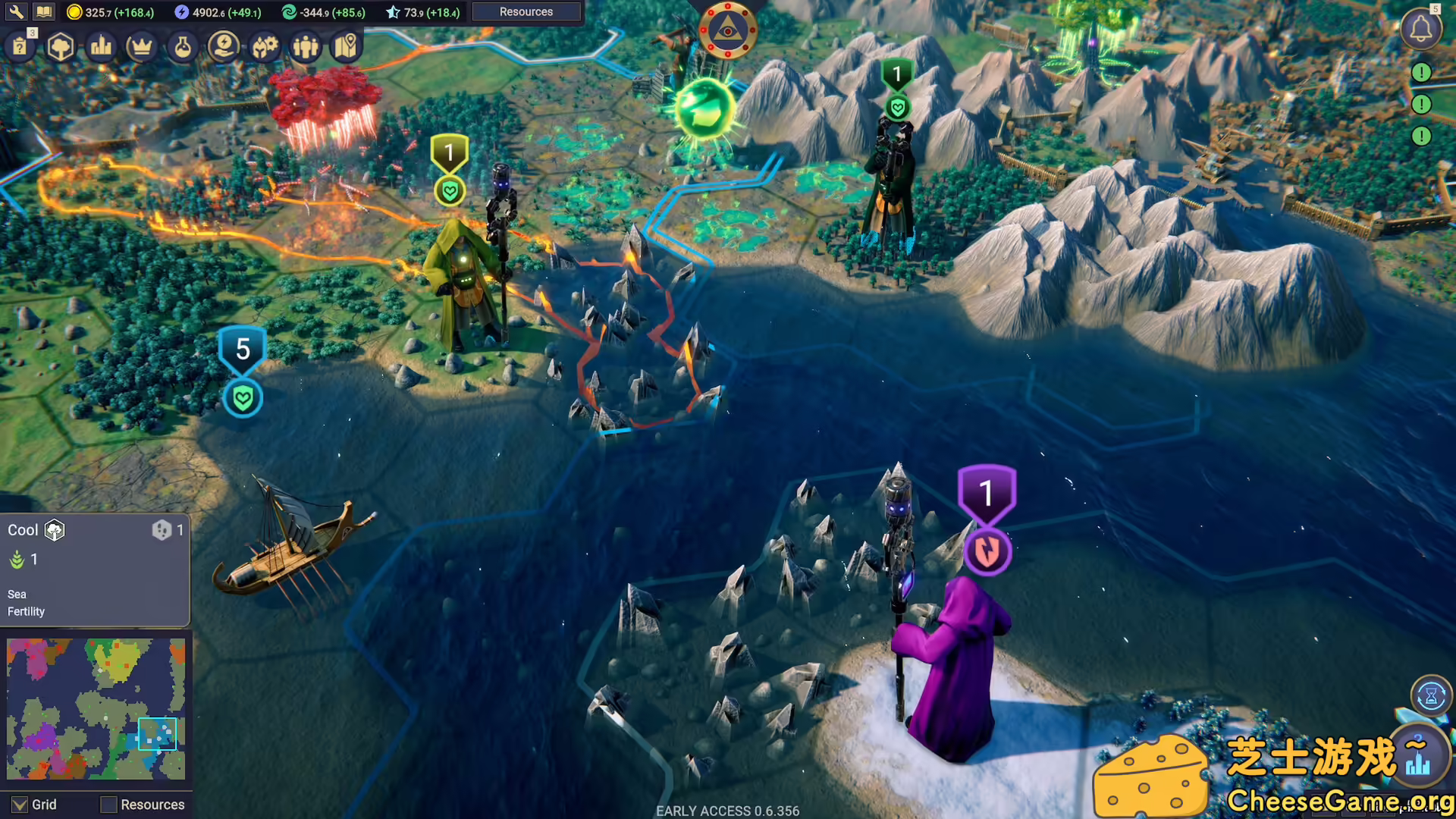Open the research flask panel
The height and width of the screenshot is (819, 1456).
[182, 45]
